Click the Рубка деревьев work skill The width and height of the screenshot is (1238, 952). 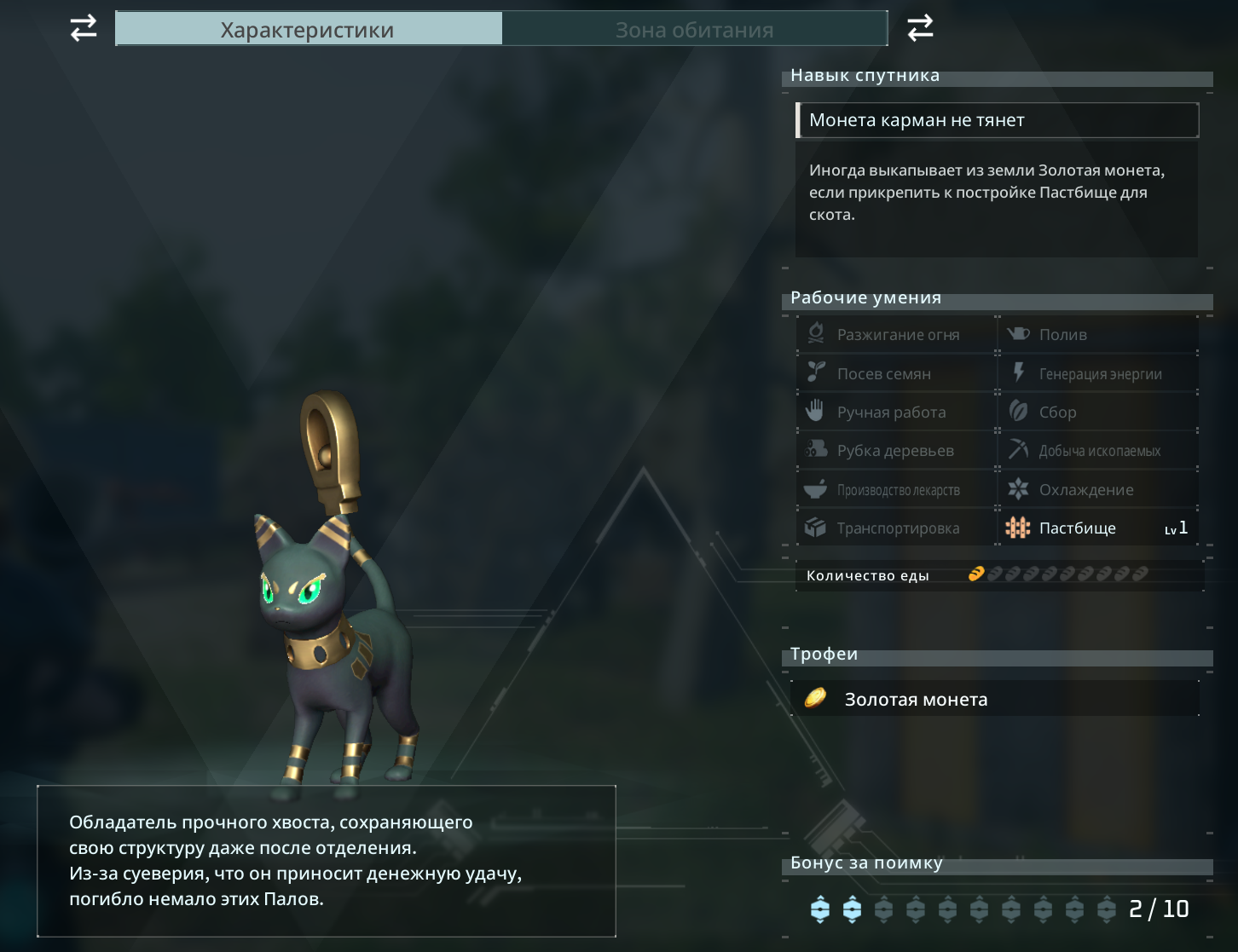pos(897,451)
